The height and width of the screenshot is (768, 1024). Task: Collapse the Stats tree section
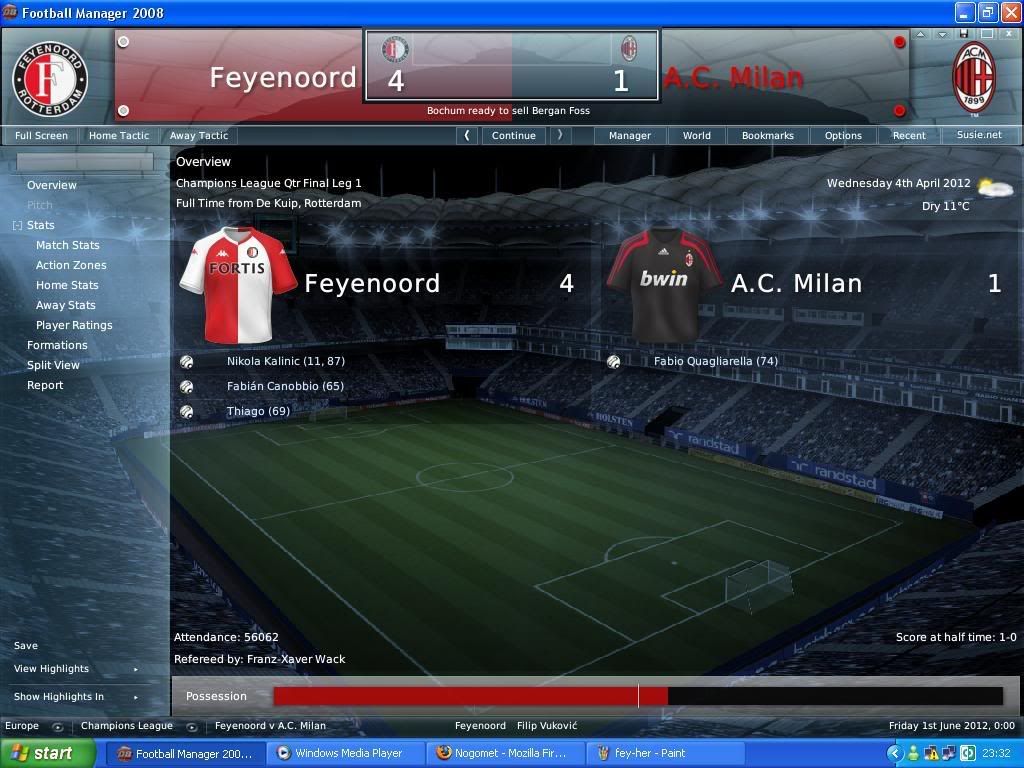[17, 226]
